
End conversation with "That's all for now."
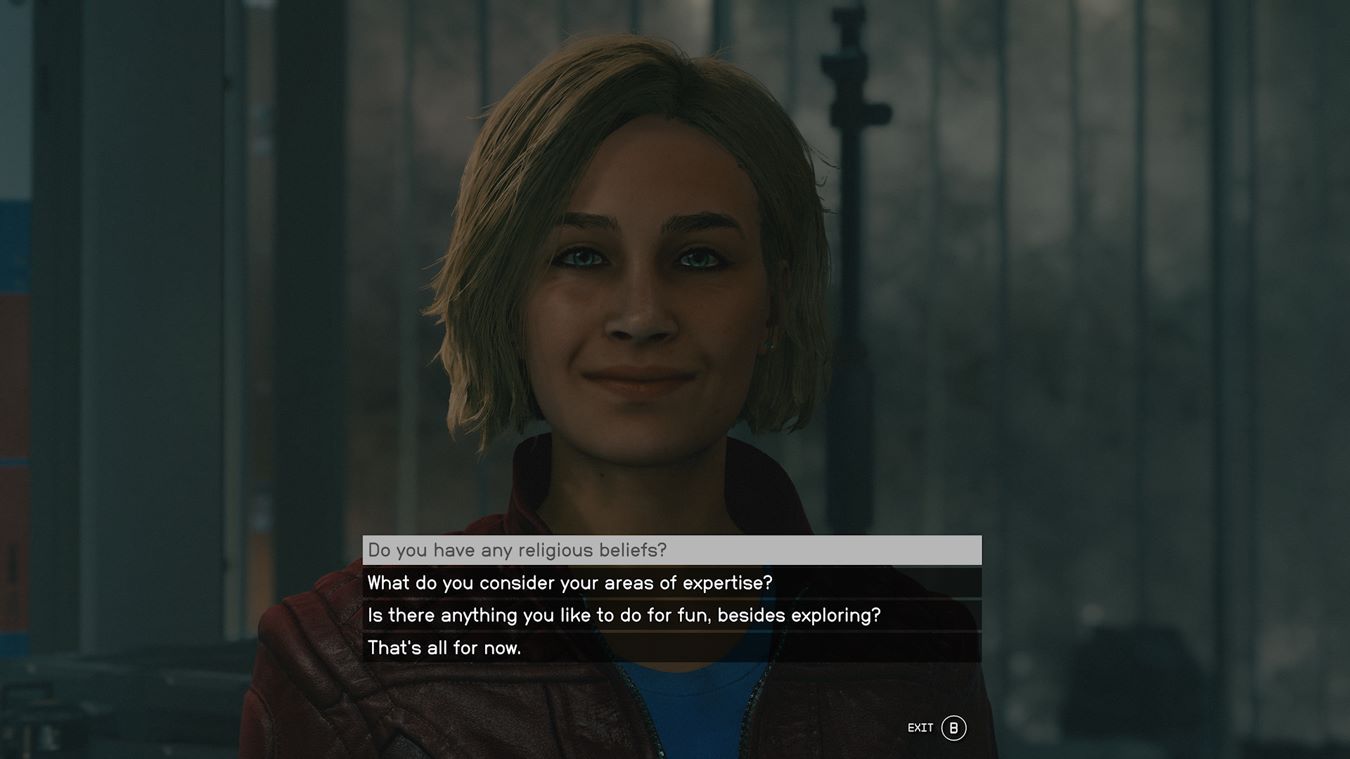tap(445, 648)
